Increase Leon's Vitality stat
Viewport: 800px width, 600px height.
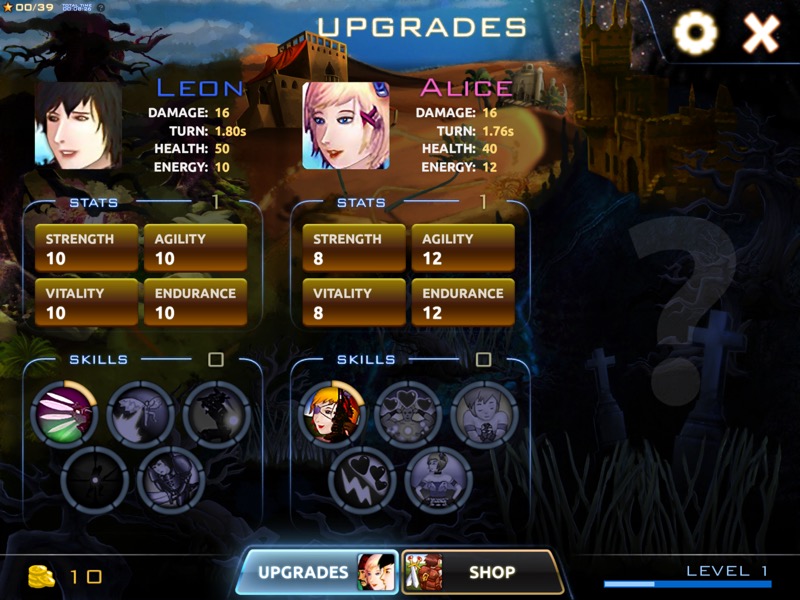point(86,302)
